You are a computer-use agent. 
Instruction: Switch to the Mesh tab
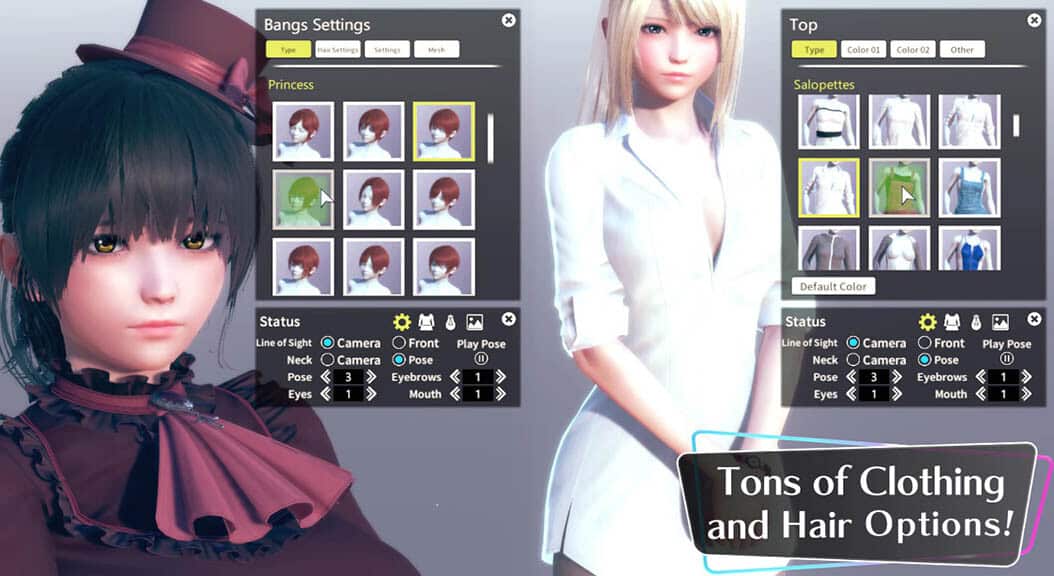click(436, 49)
